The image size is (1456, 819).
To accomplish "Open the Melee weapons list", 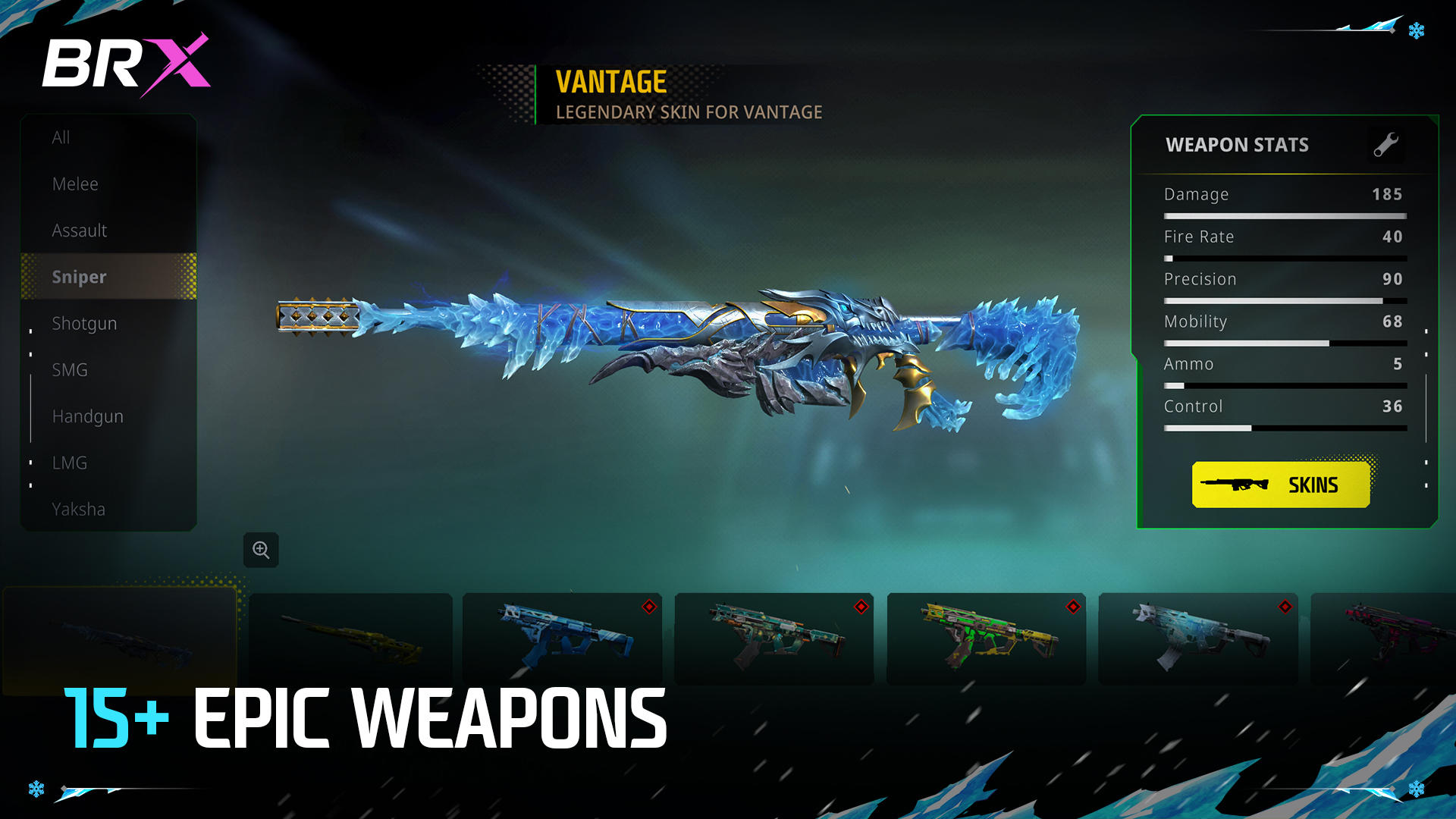I will pyautogui.click(x=75, y=184).
